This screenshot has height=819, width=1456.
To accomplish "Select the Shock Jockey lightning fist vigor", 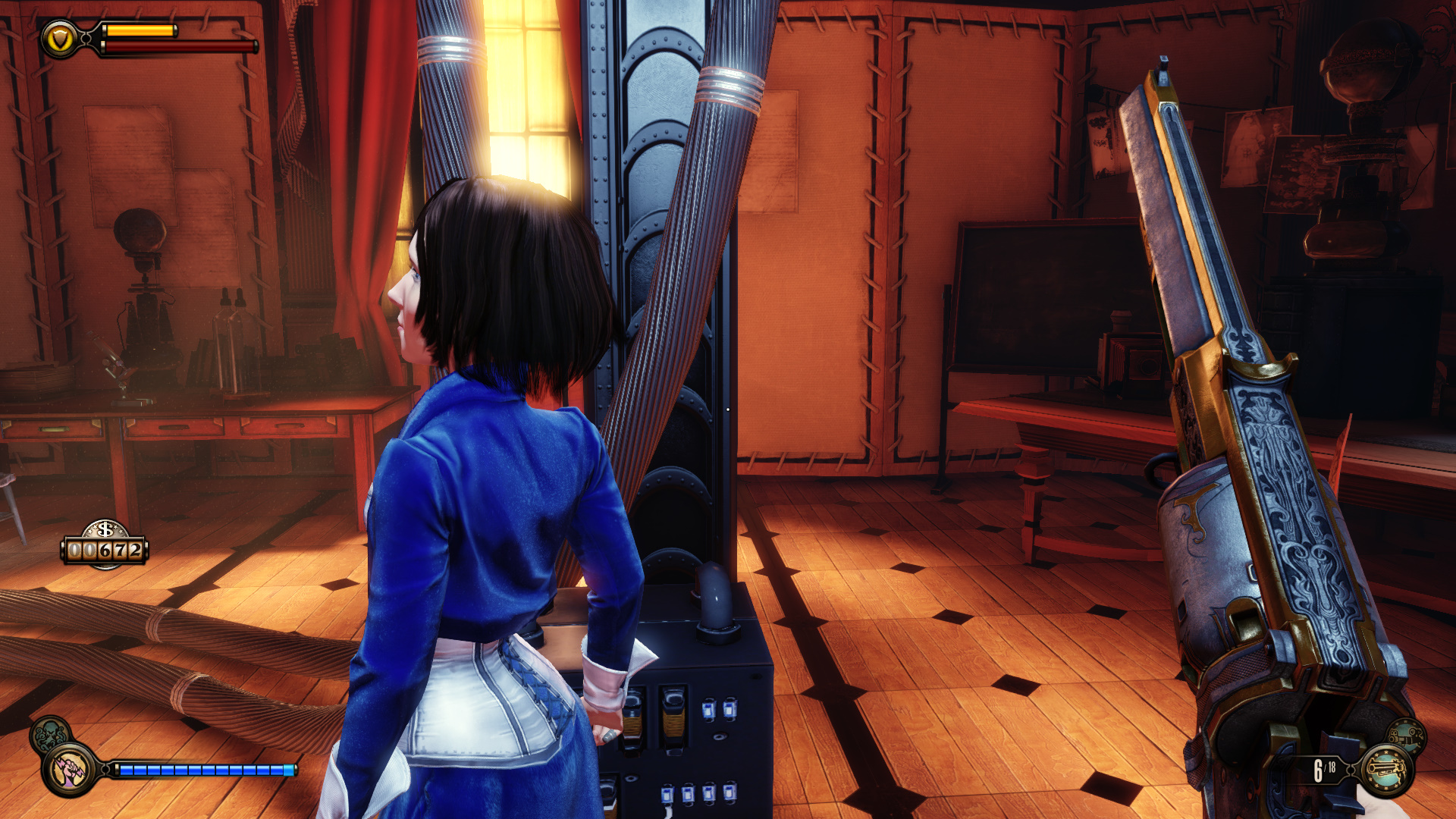I will click(69, 770).
